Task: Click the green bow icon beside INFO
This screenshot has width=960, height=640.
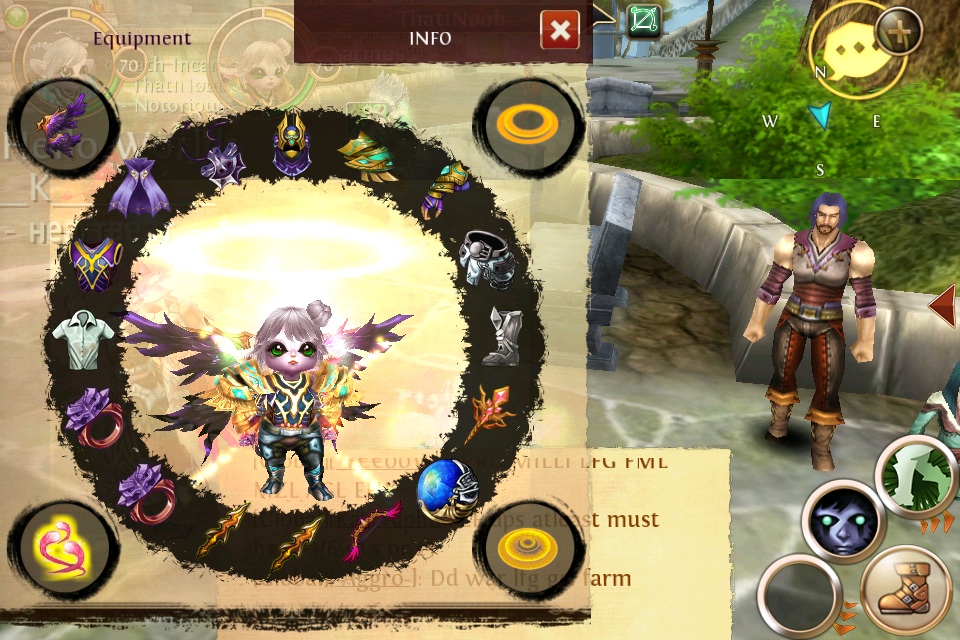Action: 646,20
